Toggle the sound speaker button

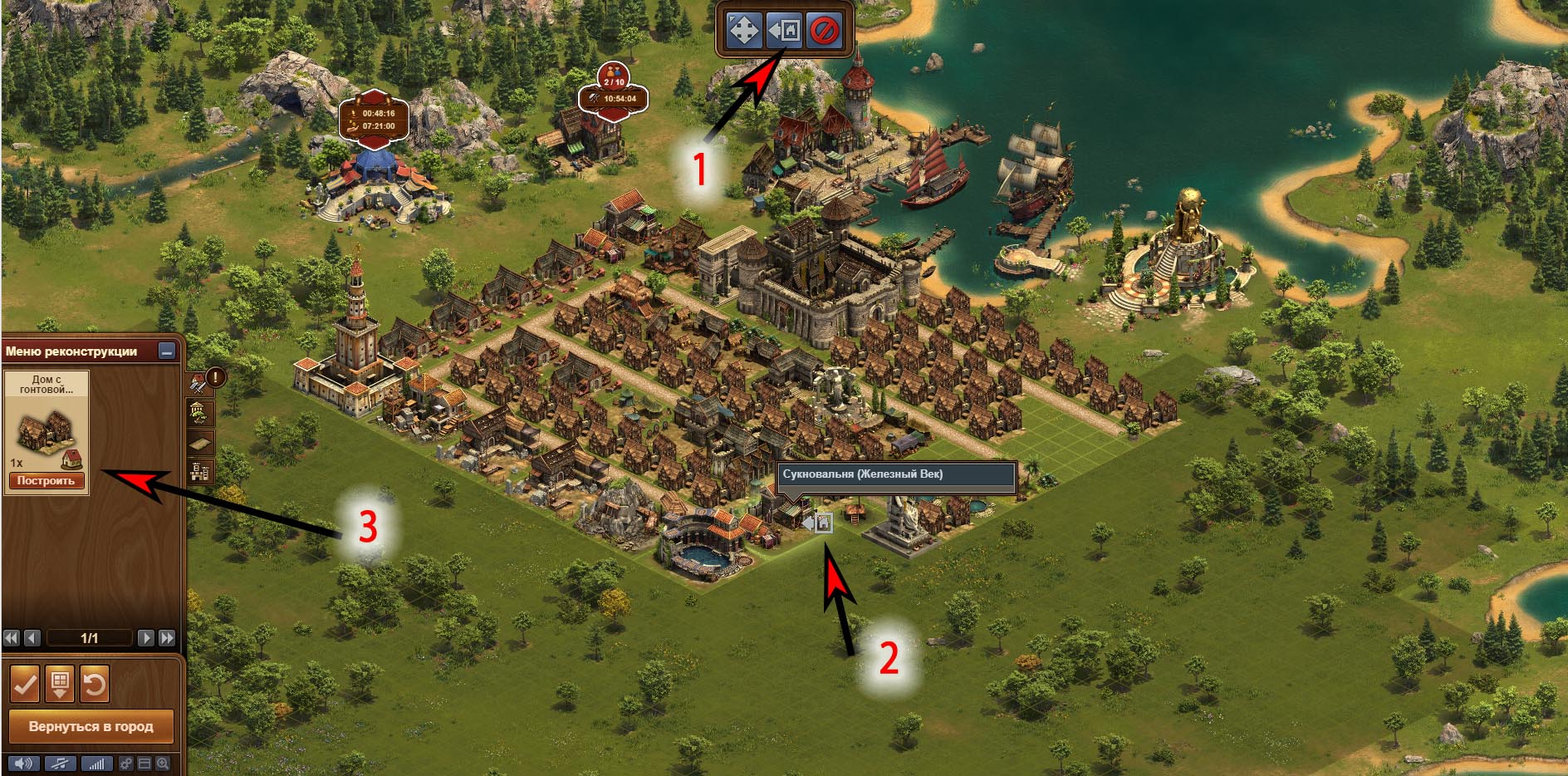tap(22, 764)
